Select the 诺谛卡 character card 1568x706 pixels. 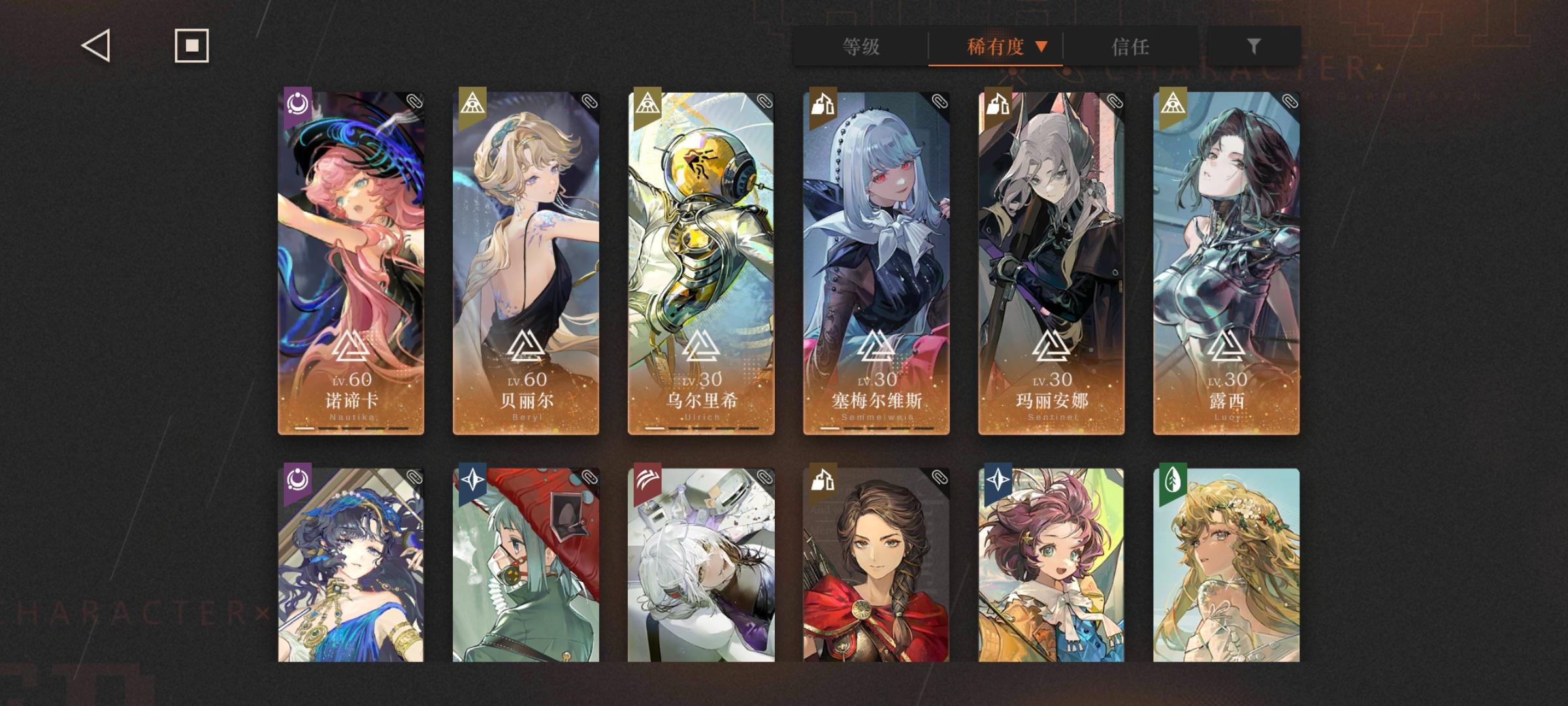(x=350, y=261)
